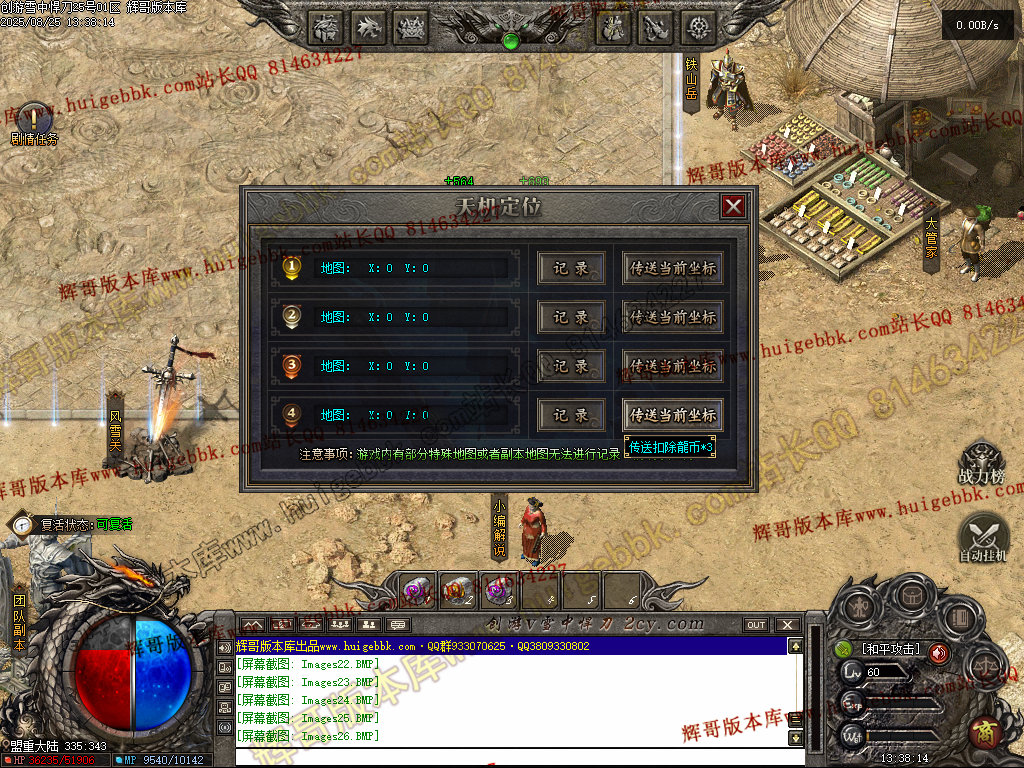Switch the 和平攻击 attack mode
1024x768 pixels.
[888, 650]
